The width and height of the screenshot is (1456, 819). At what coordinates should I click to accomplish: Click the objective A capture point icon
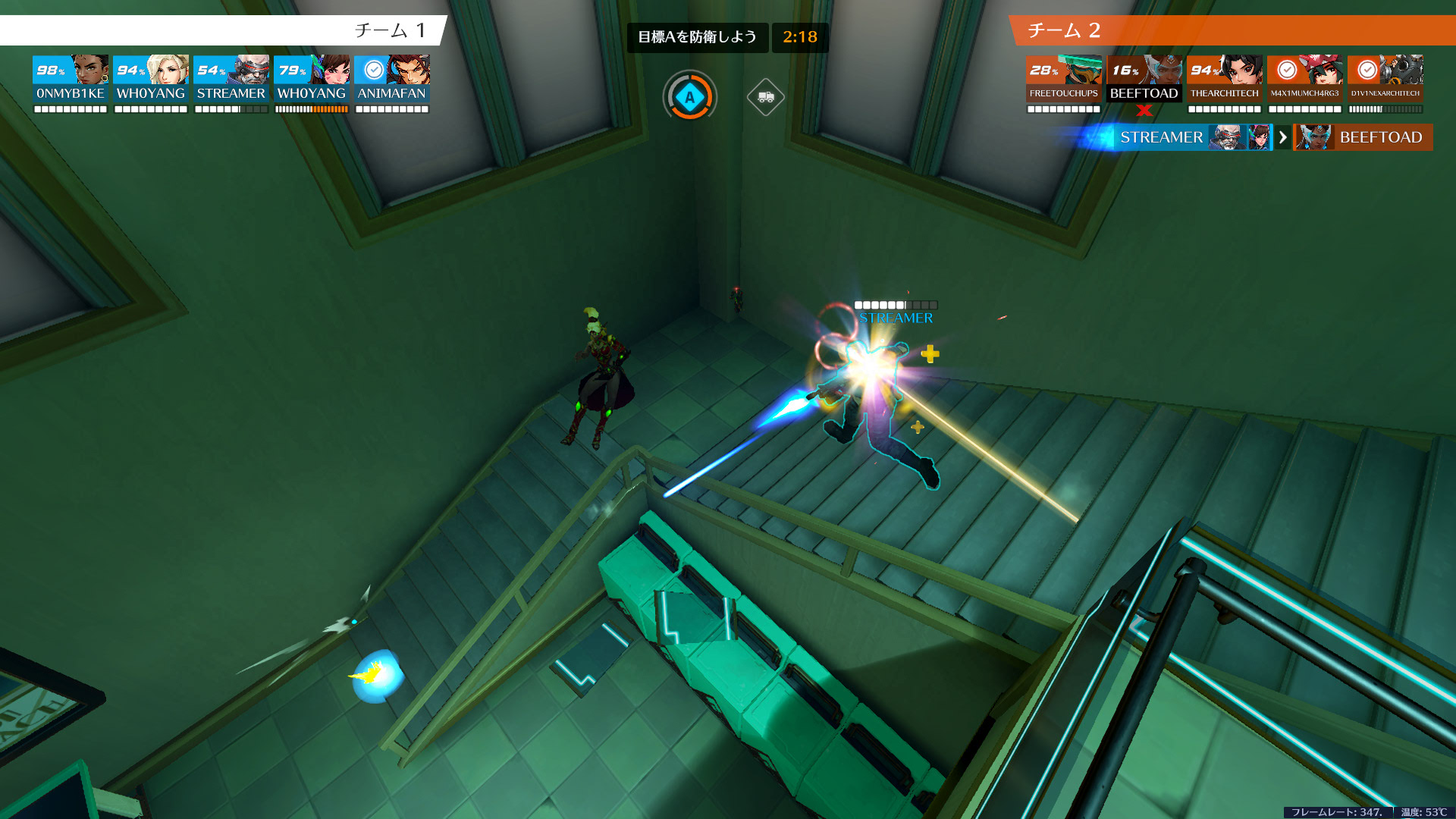(x=689, y=97)
